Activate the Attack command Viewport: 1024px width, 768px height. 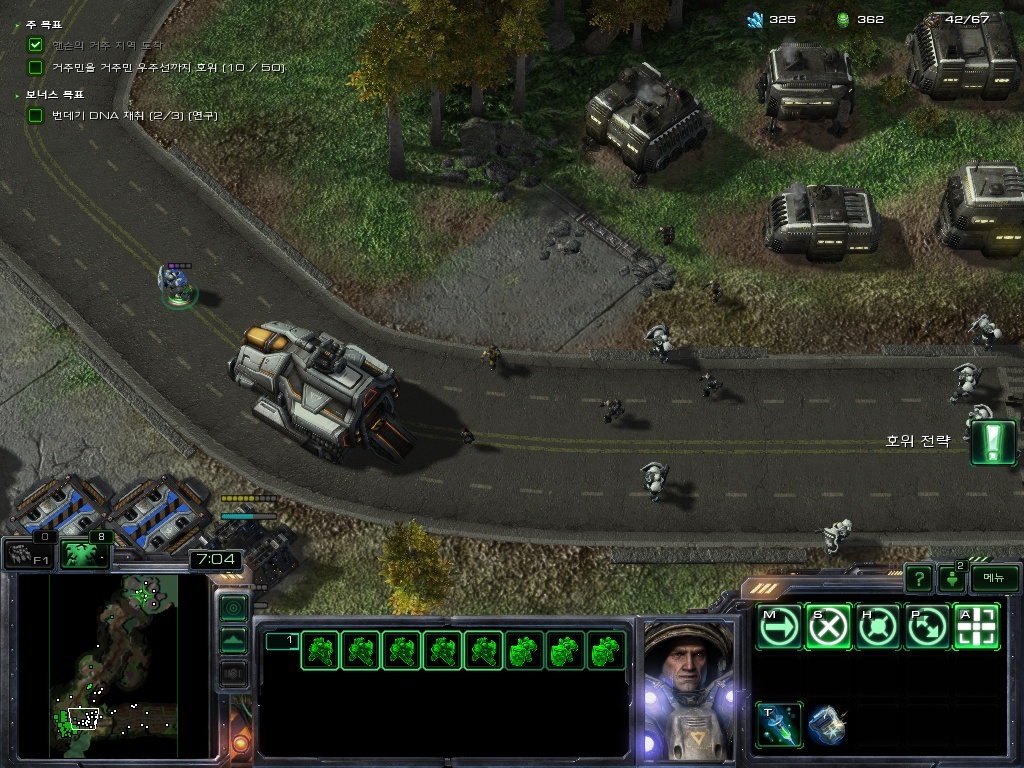[976, 627]
